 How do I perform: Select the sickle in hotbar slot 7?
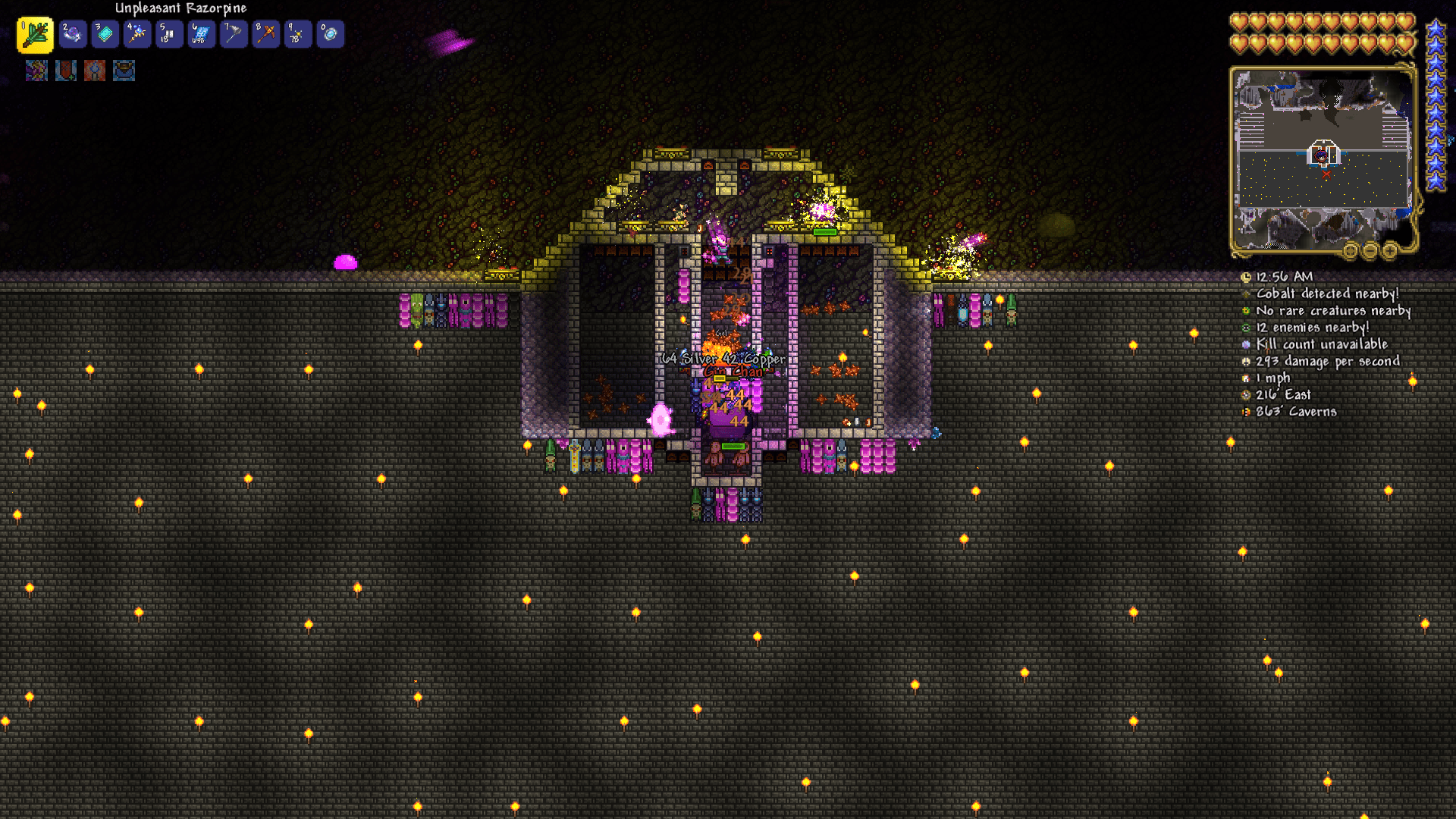(233, 33)
